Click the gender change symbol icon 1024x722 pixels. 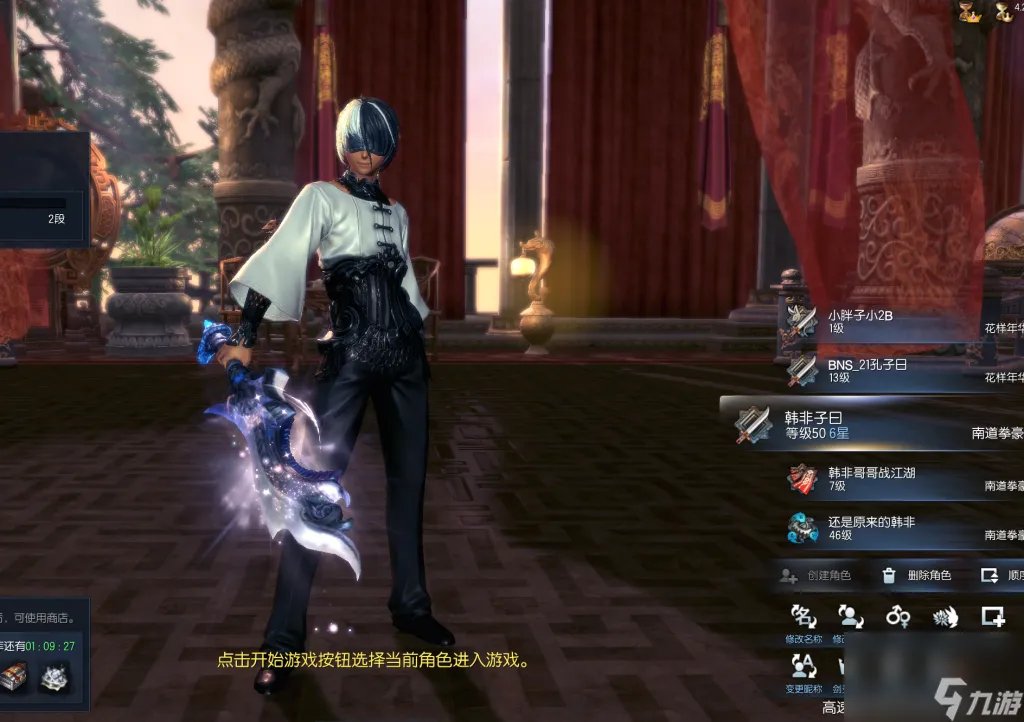click(x=898, y=616)
